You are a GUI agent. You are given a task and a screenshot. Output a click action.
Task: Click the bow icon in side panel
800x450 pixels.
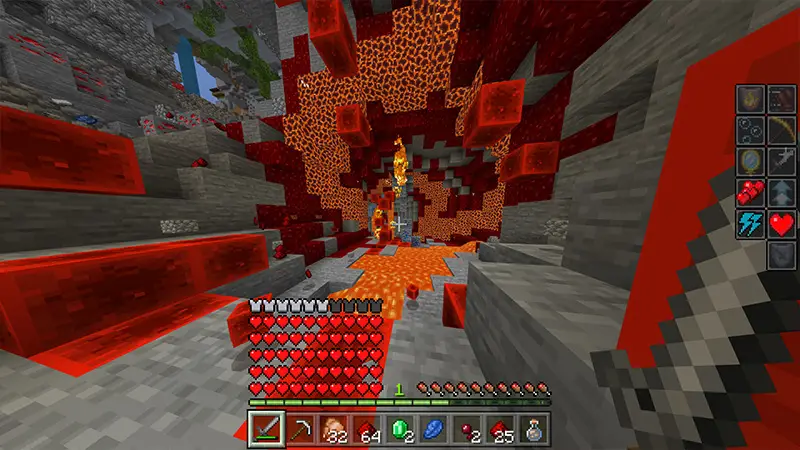781,130
